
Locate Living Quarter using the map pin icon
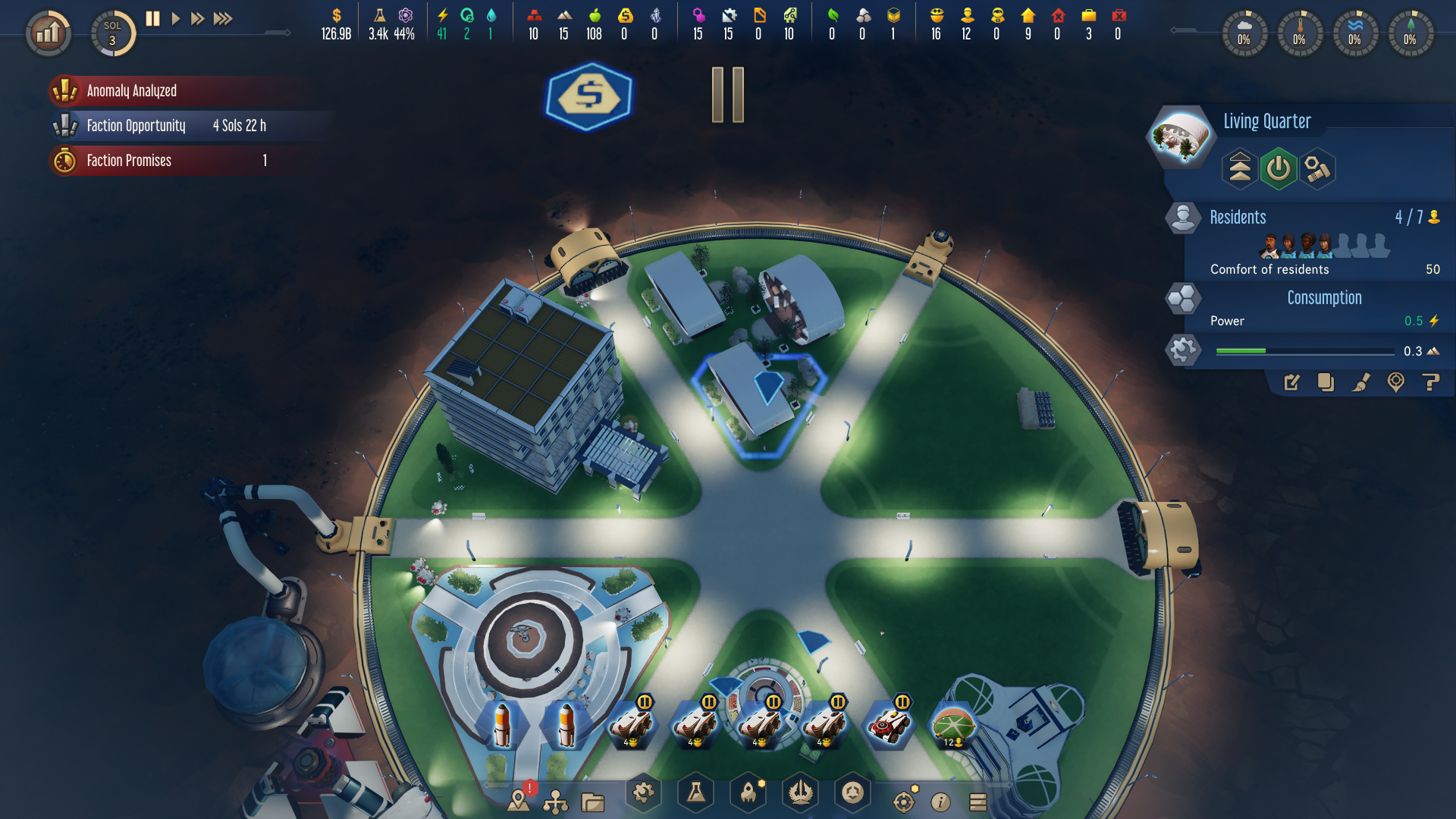1397,384
